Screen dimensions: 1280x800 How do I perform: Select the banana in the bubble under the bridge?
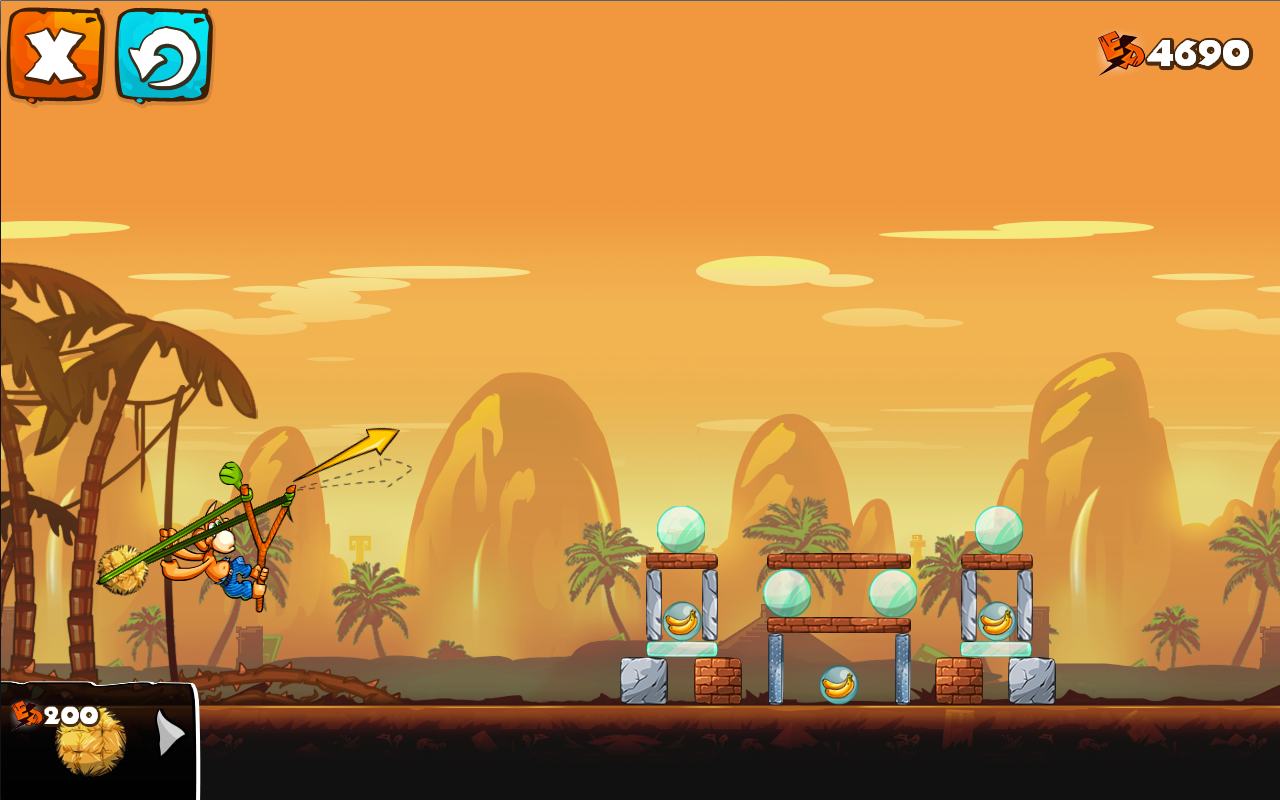click(837, 683)
